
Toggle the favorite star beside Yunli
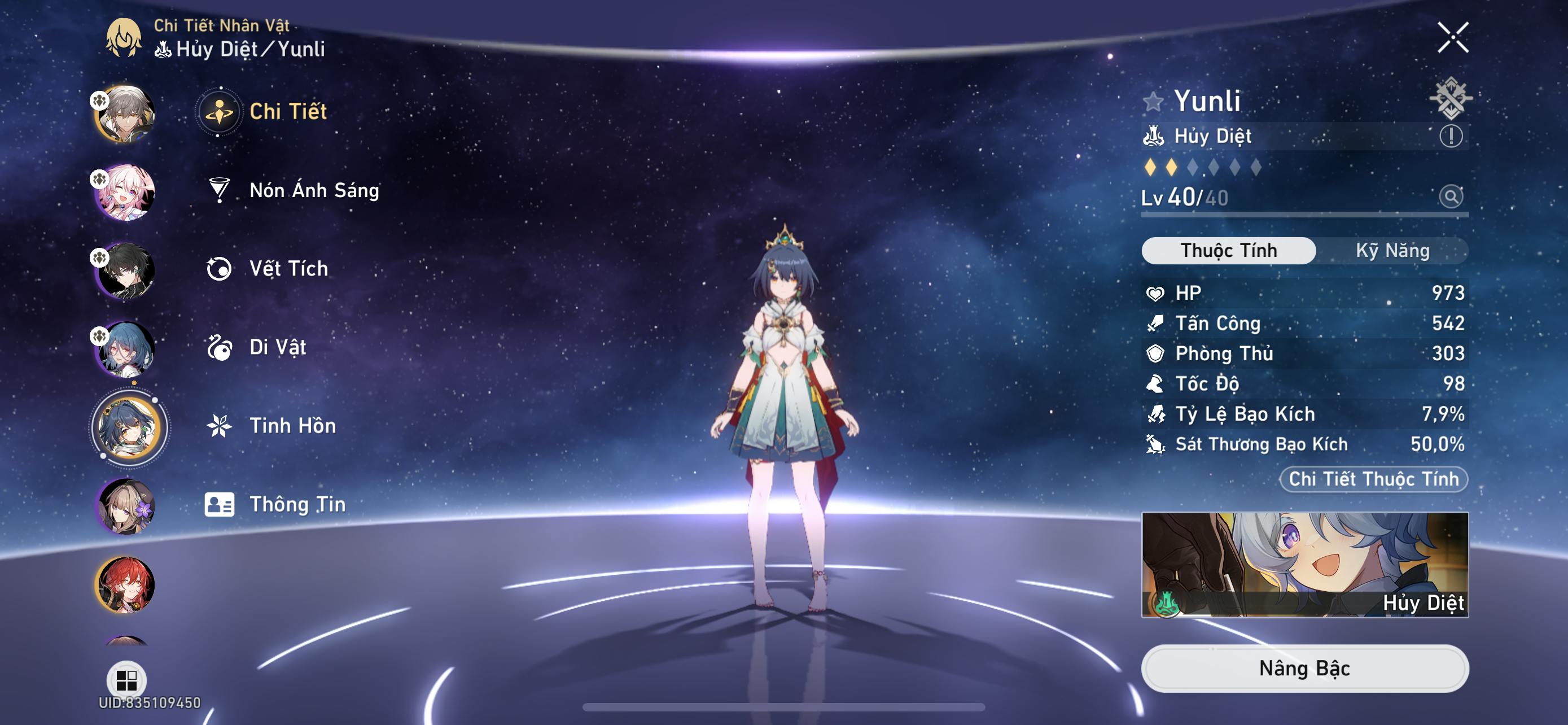pos(1152,102)
